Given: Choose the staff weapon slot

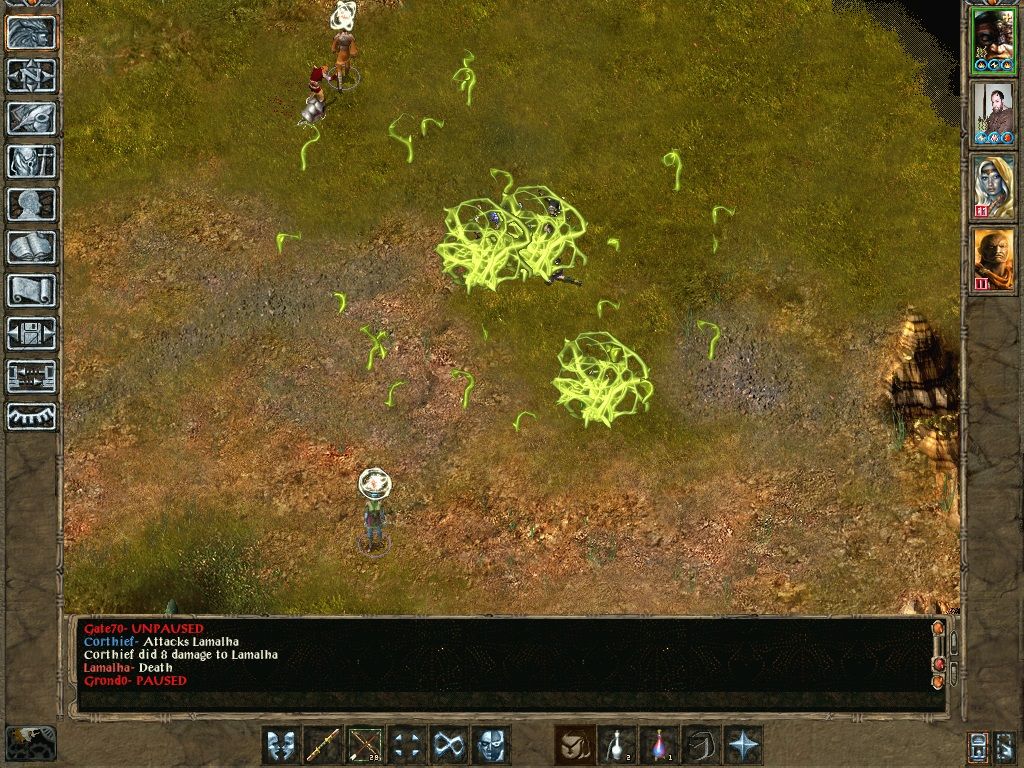Looking at the screenshot, I should coord(323,745).
